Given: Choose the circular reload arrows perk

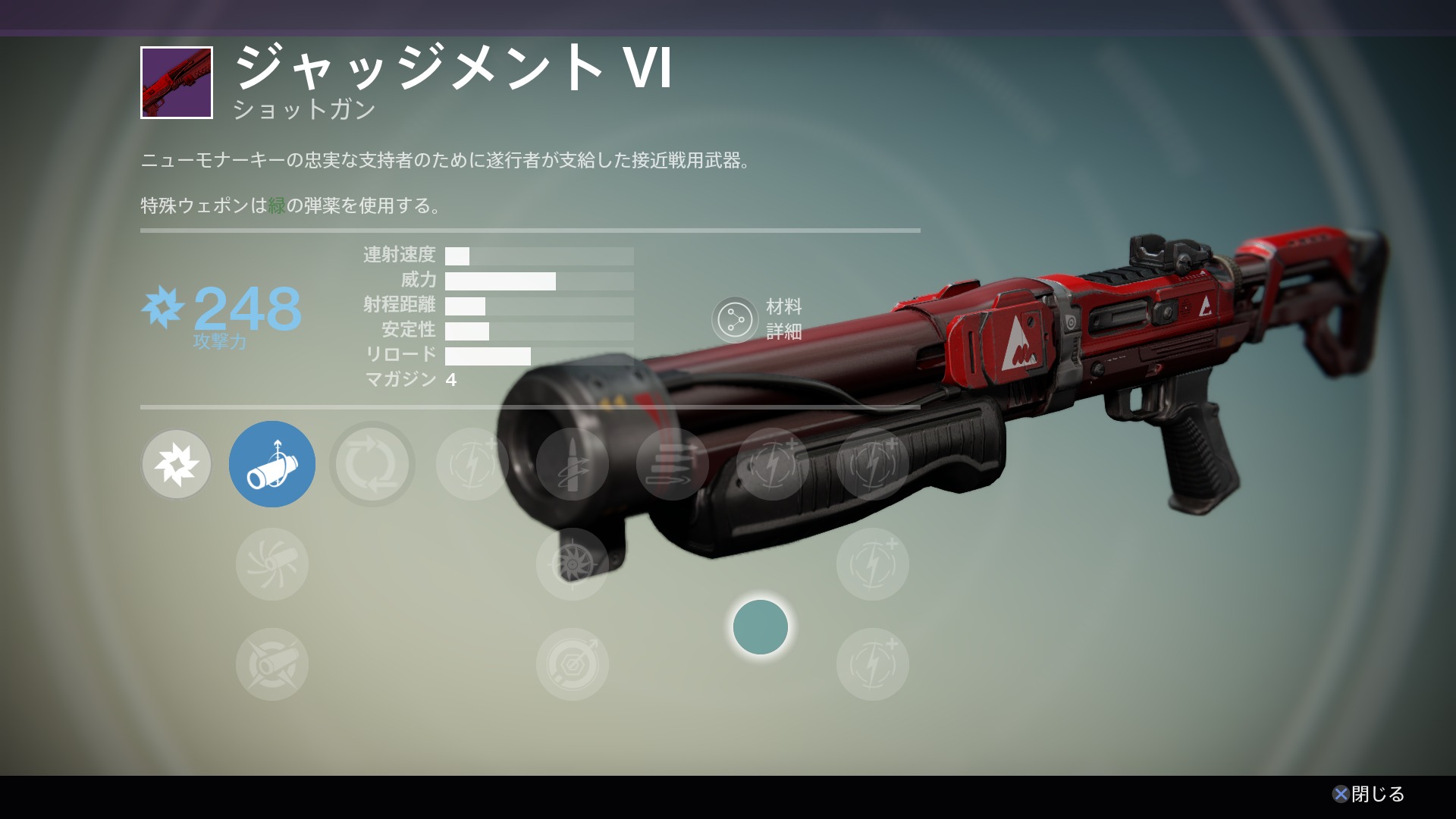Looking at the screenshot, I should coord(372,464).
